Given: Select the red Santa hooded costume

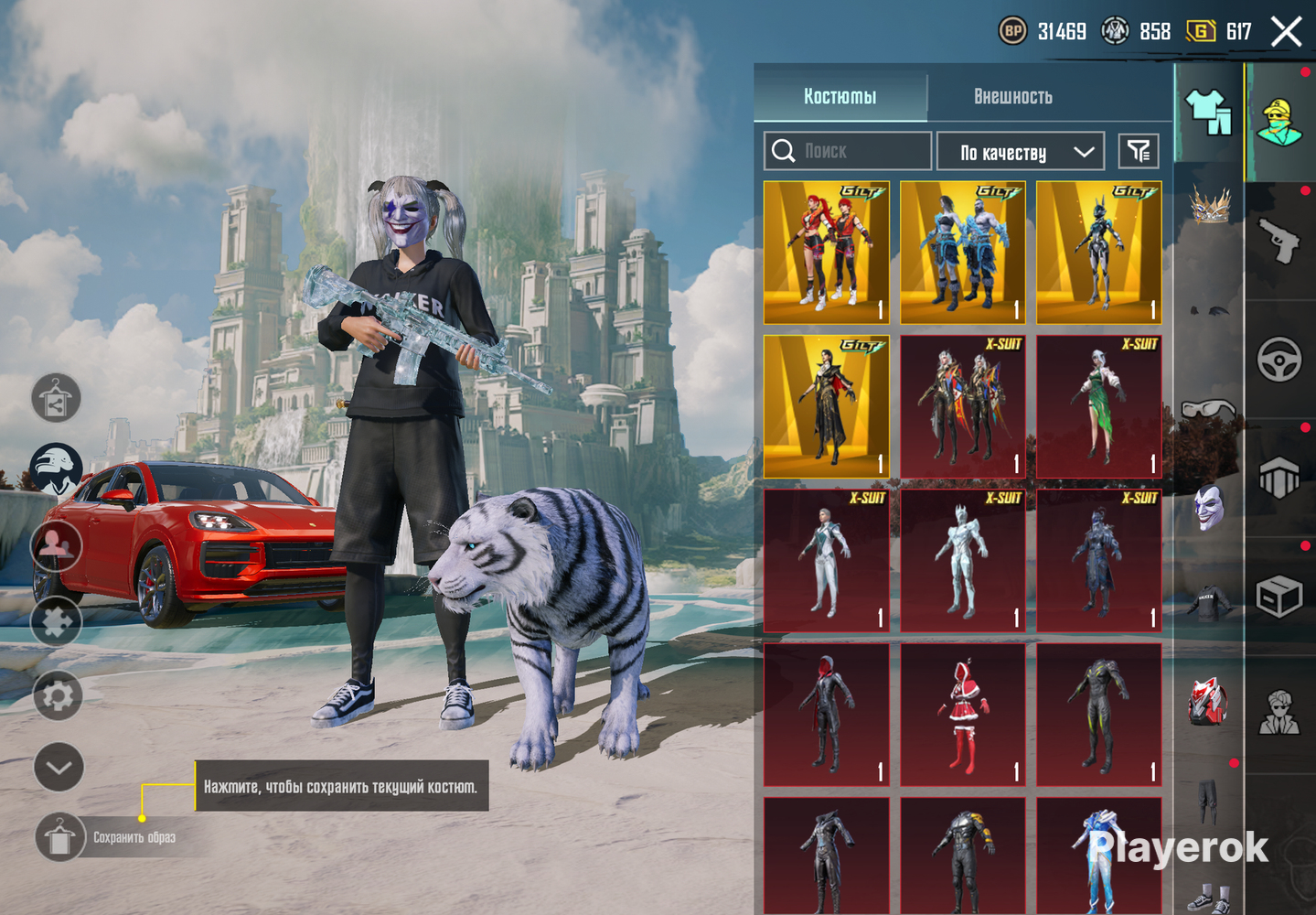Looking at the screenshot, I should coord(962,715).
